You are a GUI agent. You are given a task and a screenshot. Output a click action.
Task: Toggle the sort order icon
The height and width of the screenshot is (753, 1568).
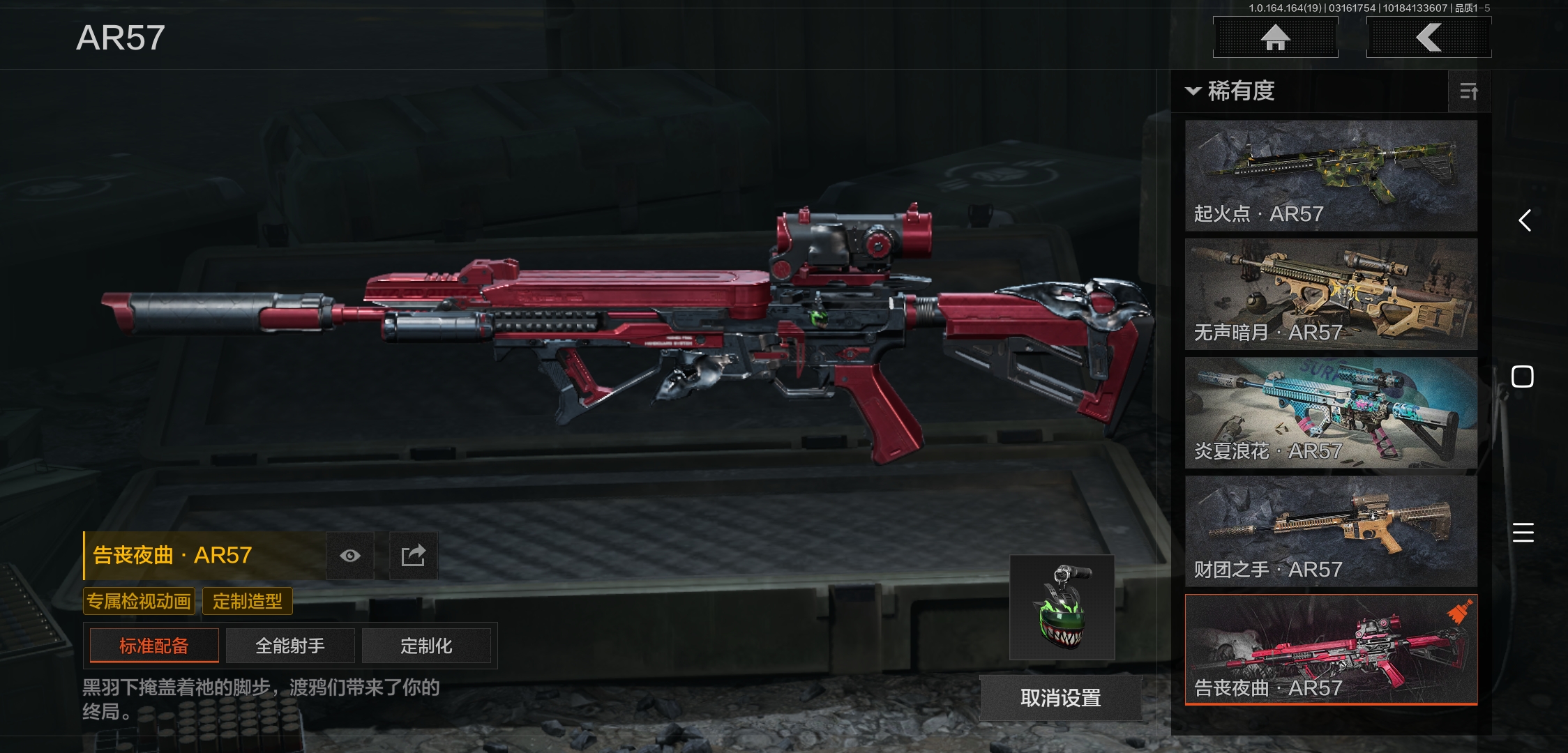point(1469,91)
